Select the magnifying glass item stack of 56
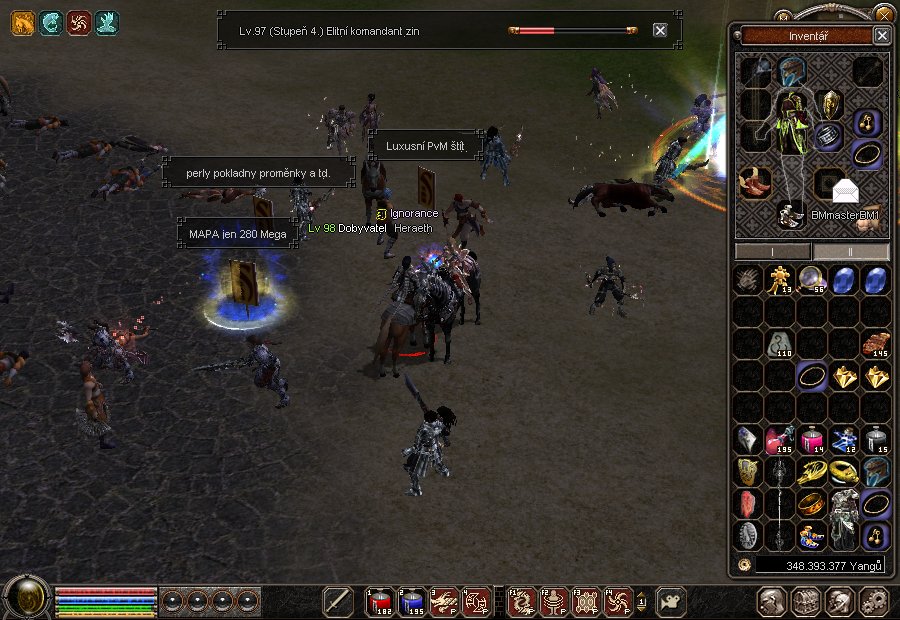The height and width of the screenshot is (620, 900). (x=811, y=279)
